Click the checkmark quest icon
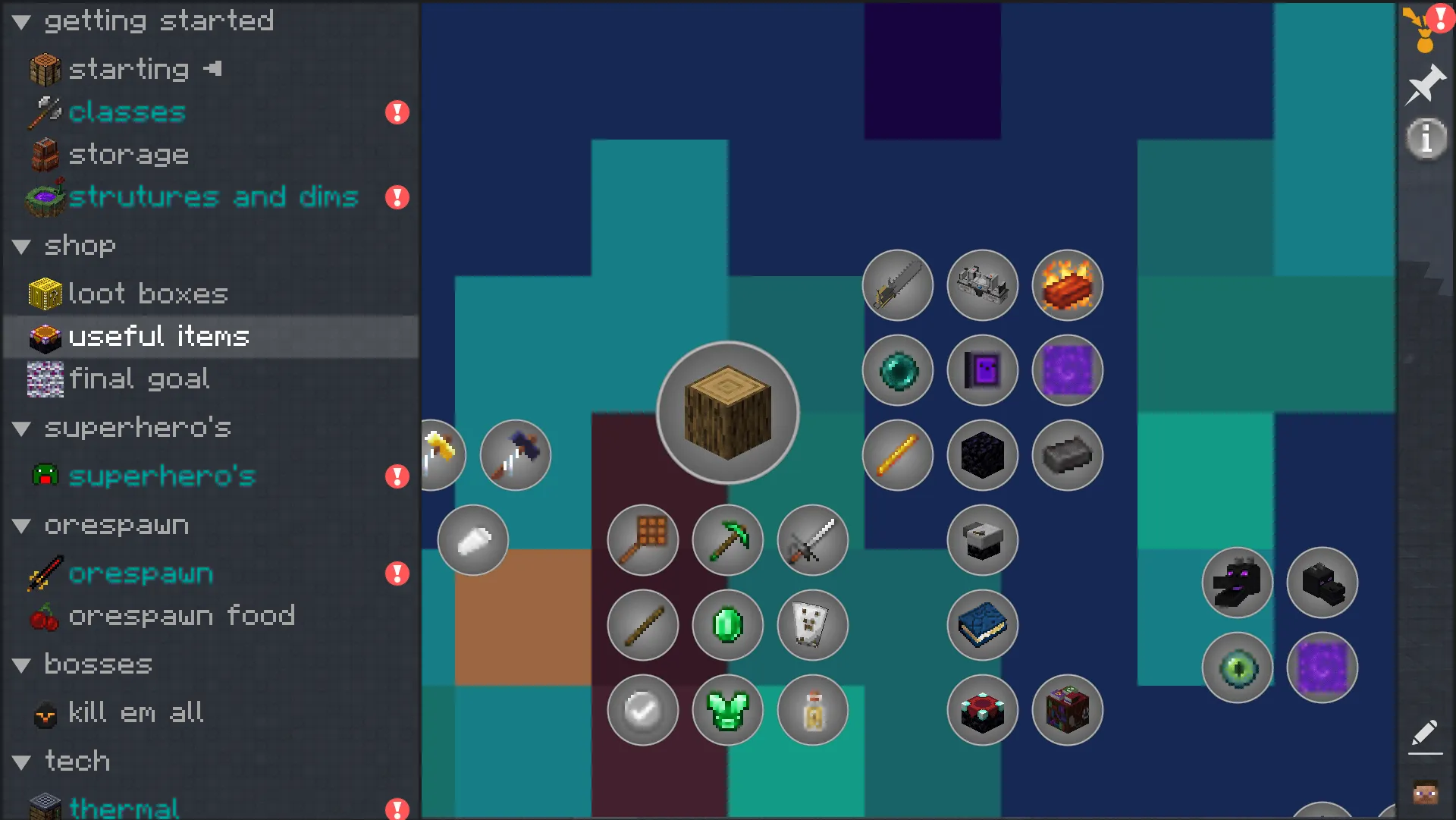Viewport: 1456px width, 820px height. point(642,710)
